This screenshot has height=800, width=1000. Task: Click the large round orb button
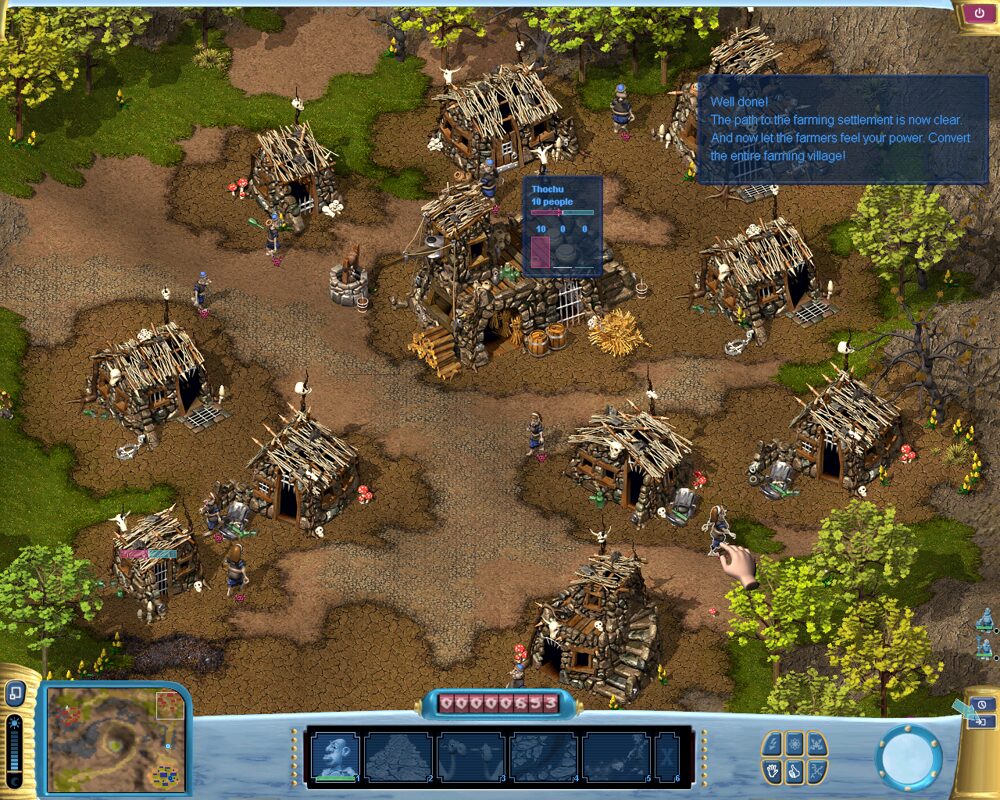908,757
